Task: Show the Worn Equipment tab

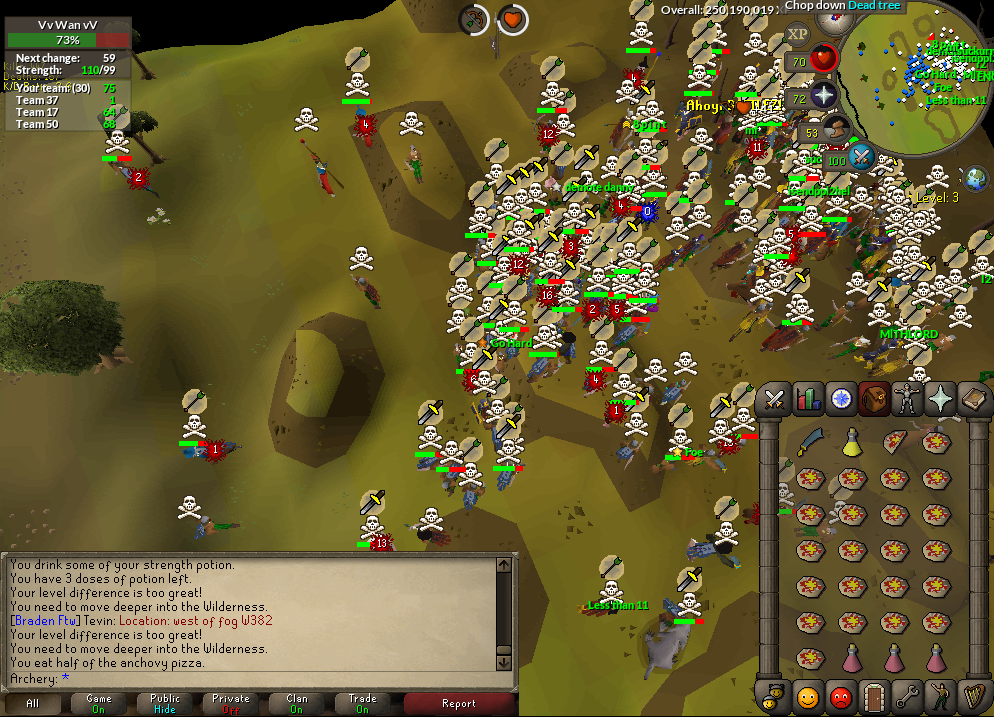Action: click(908, 399)
